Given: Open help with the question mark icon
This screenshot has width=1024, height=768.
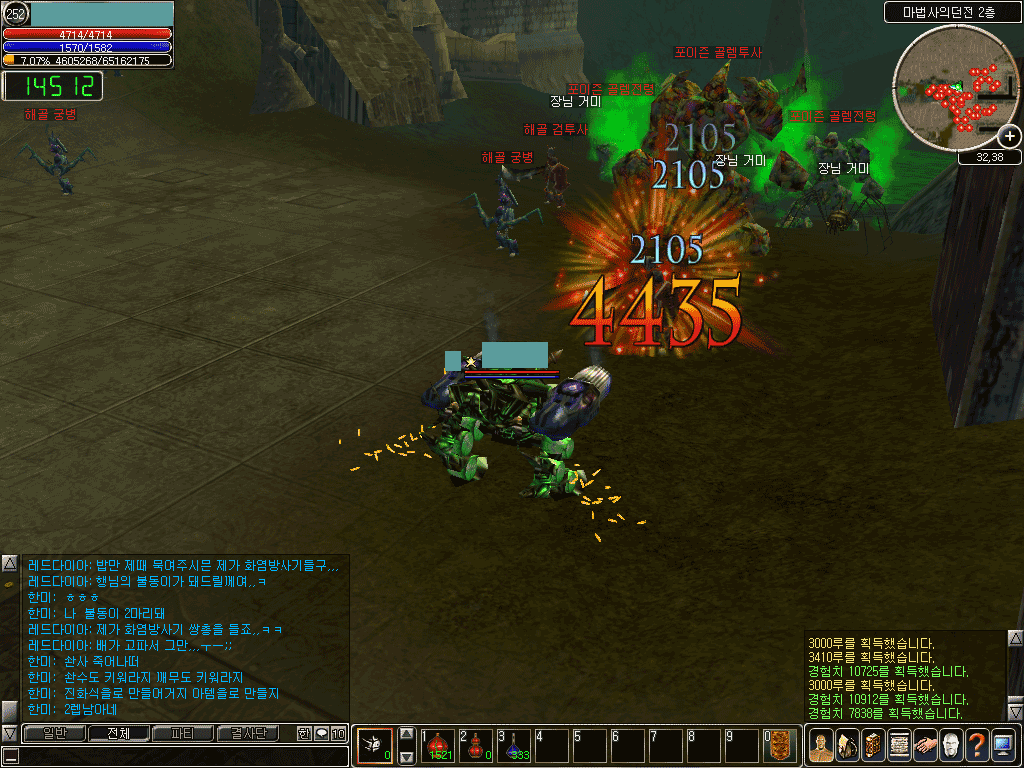Looking at the screenshot, I should click(x=976, y=745).
